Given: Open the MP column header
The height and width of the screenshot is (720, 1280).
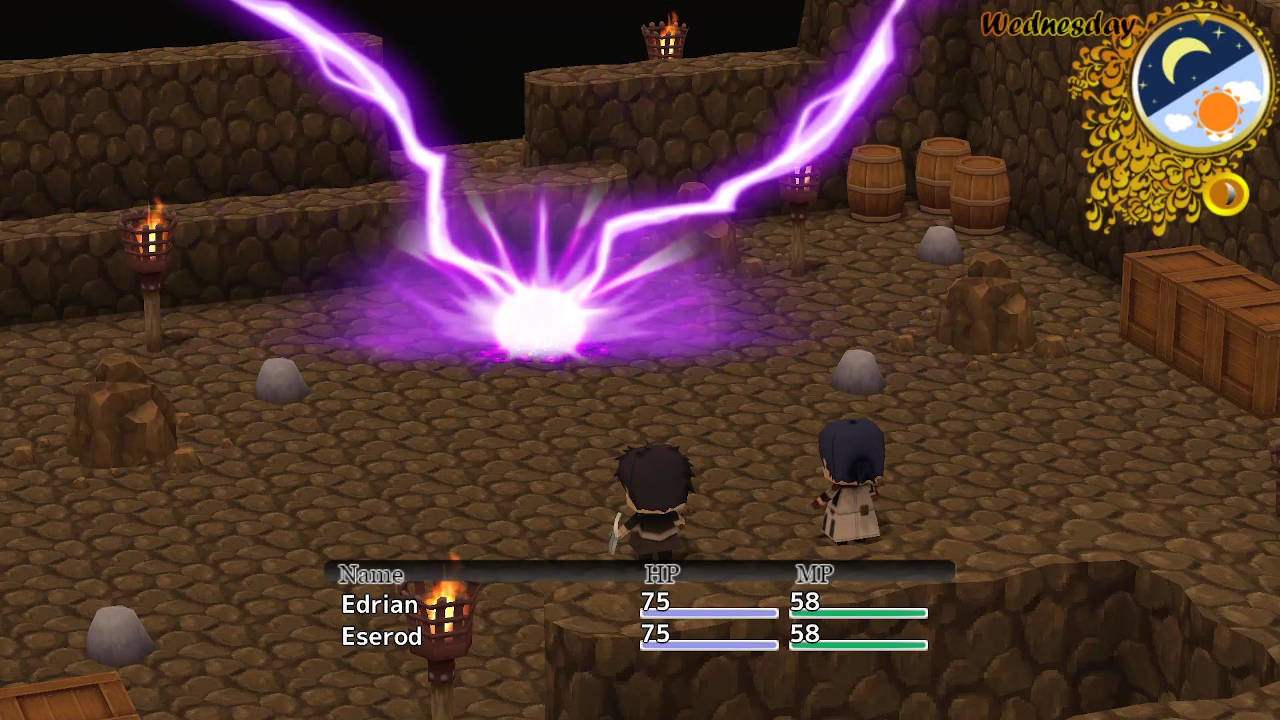Looking at the screenshot, I should tap(812, 574).
